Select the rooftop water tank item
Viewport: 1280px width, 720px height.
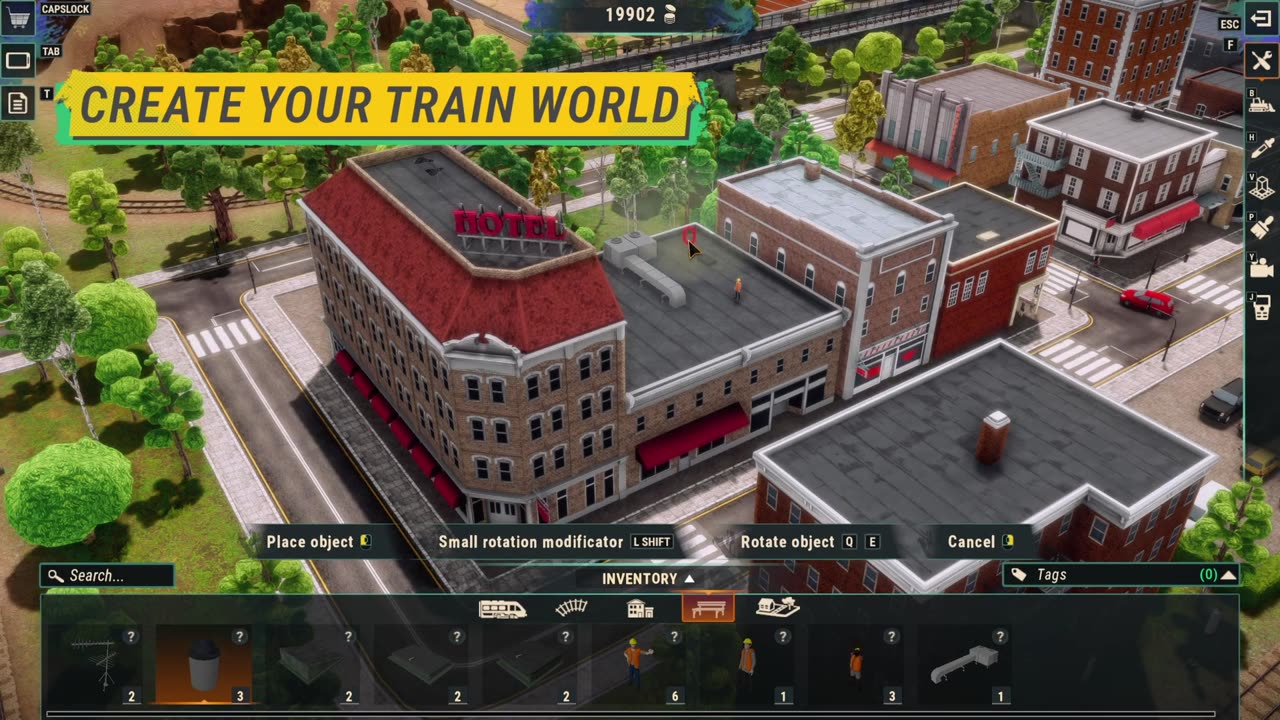tap(204, 662)
